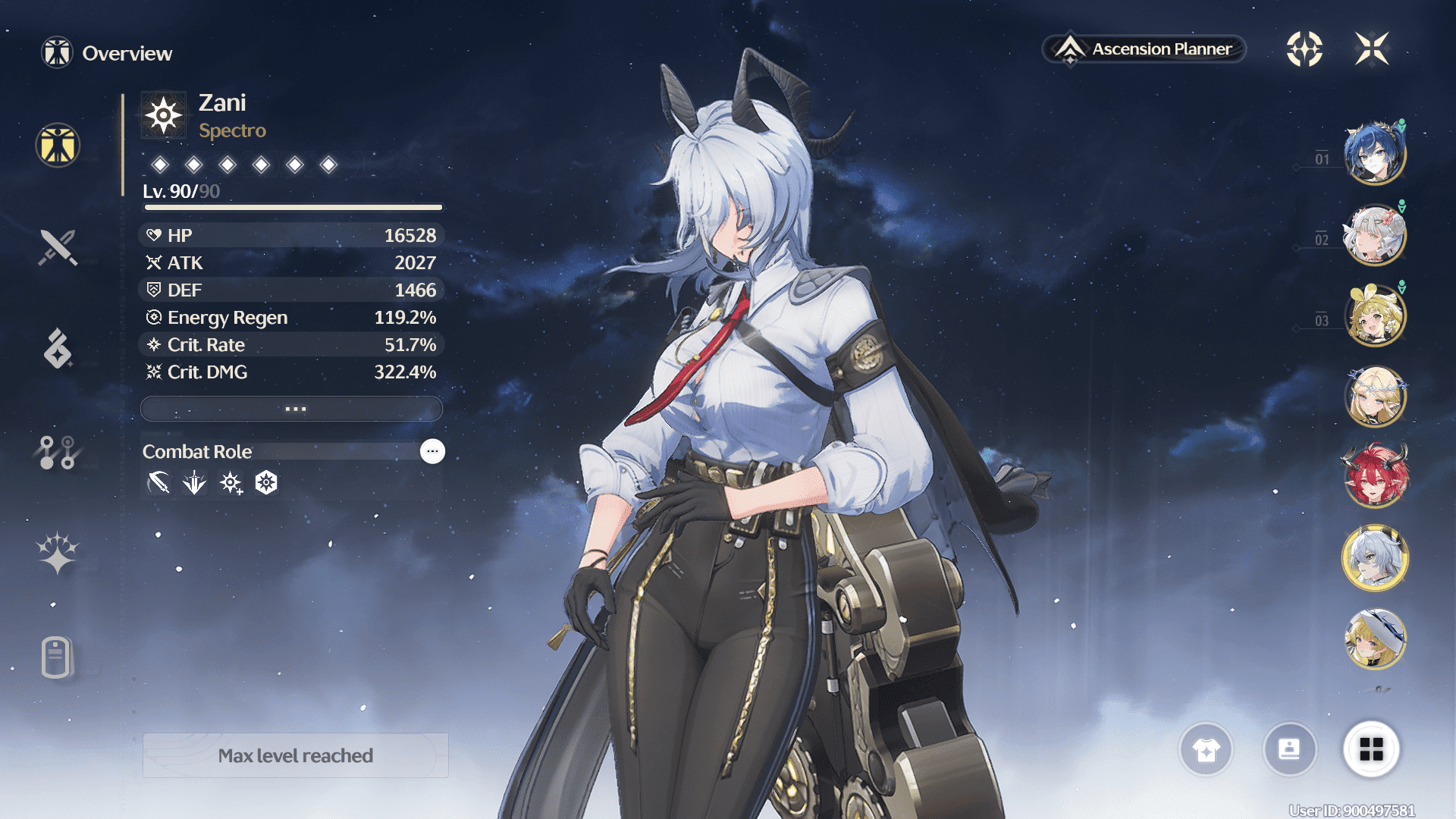Choose the white-haired character in slot 02
Viewport: 1456px width, 819px height.
point(1374,235)
